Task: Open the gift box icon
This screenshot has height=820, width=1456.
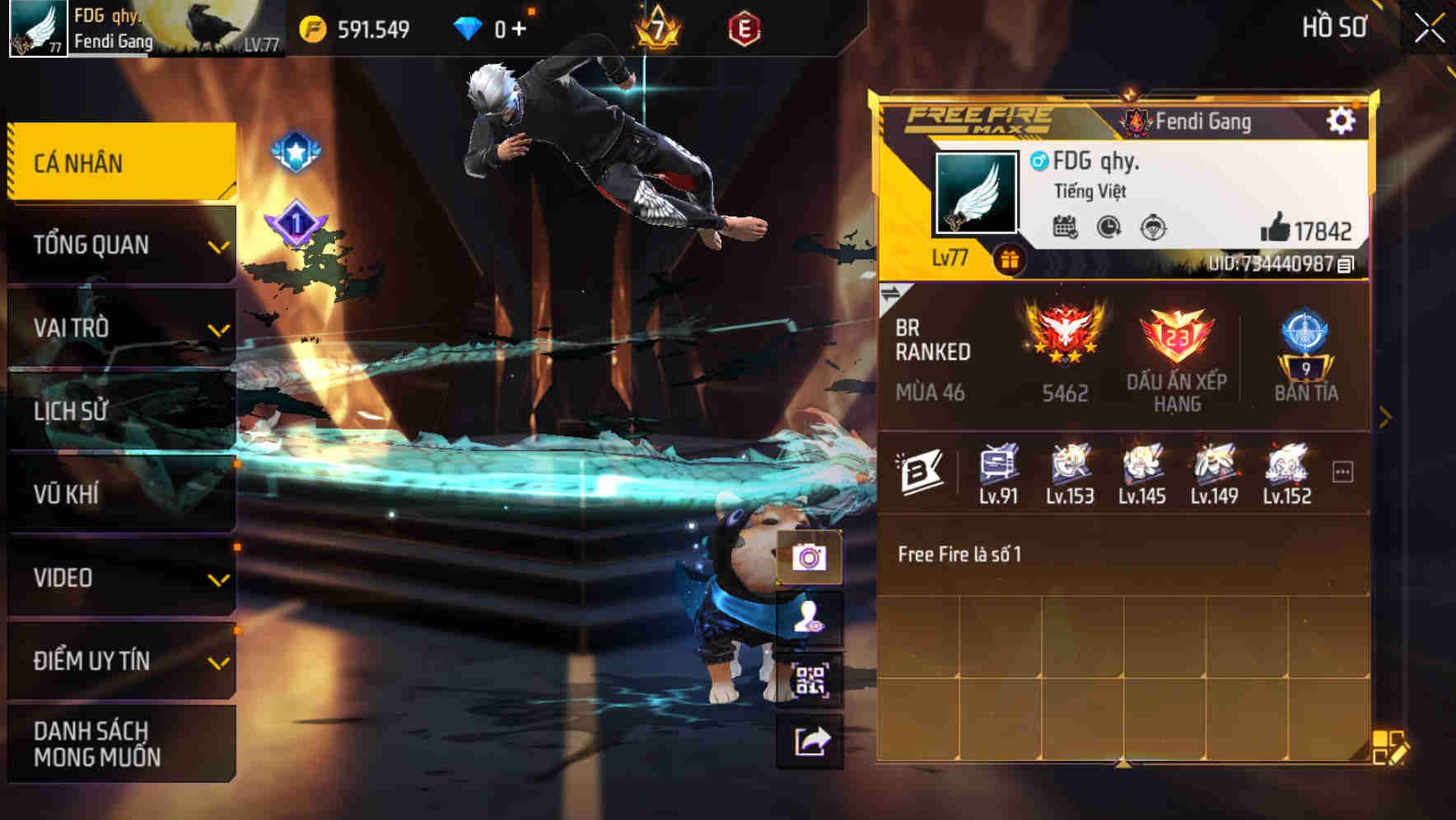Action: [1009, 260]
